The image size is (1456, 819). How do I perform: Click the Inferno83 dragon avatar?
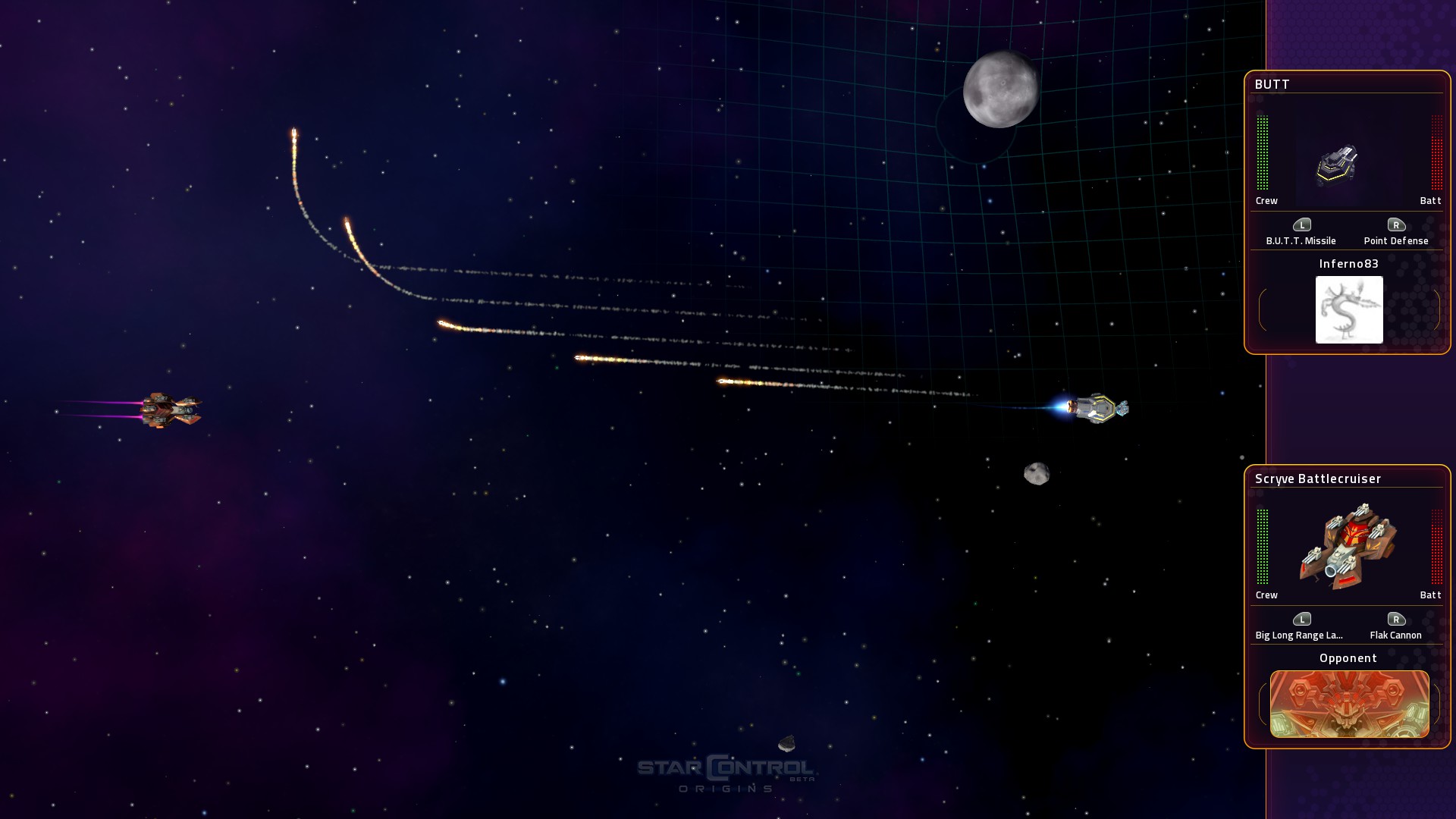tap(1349, 309)
